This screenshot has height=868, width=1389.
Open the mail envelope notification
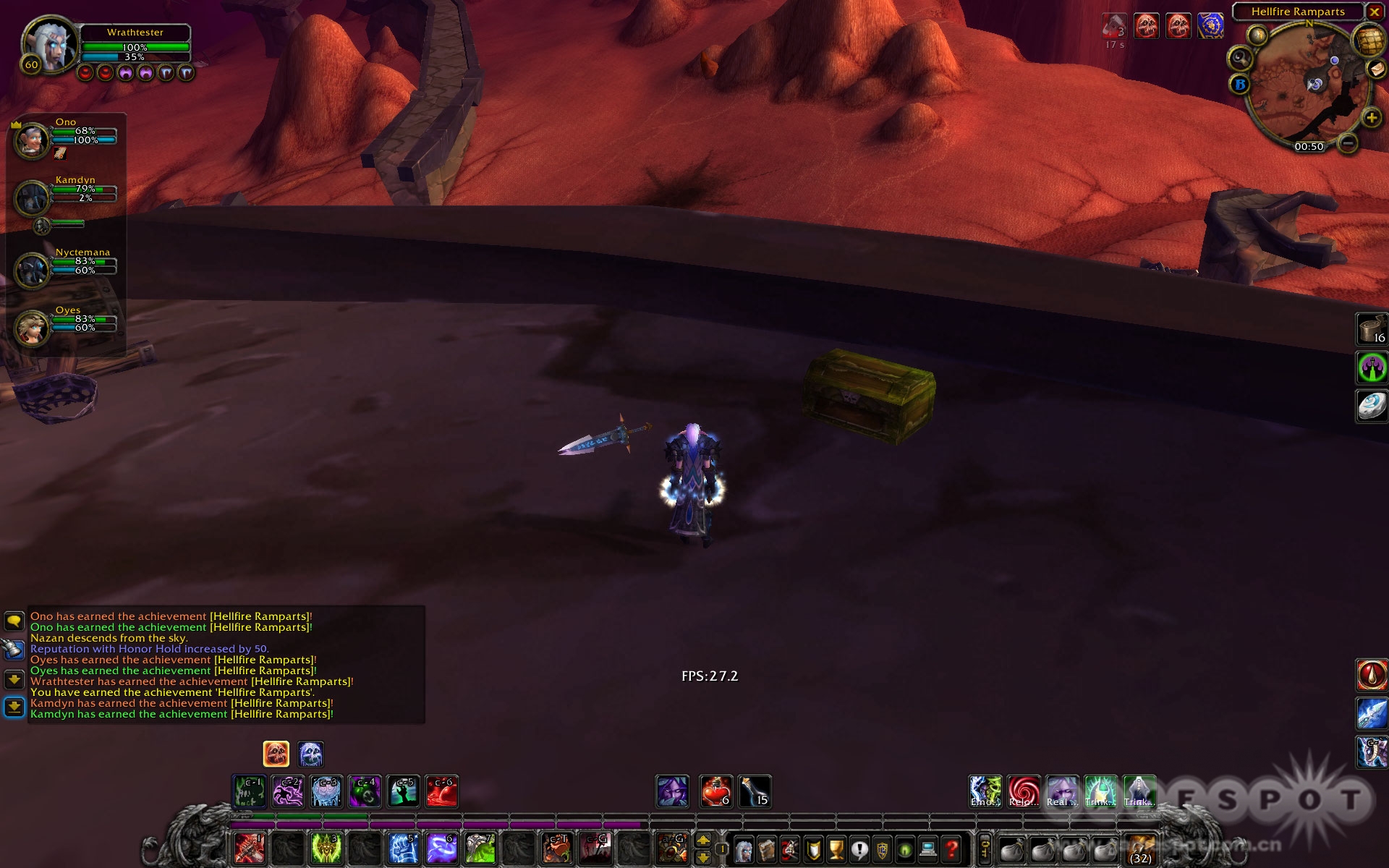click(x=1376, y=69)
